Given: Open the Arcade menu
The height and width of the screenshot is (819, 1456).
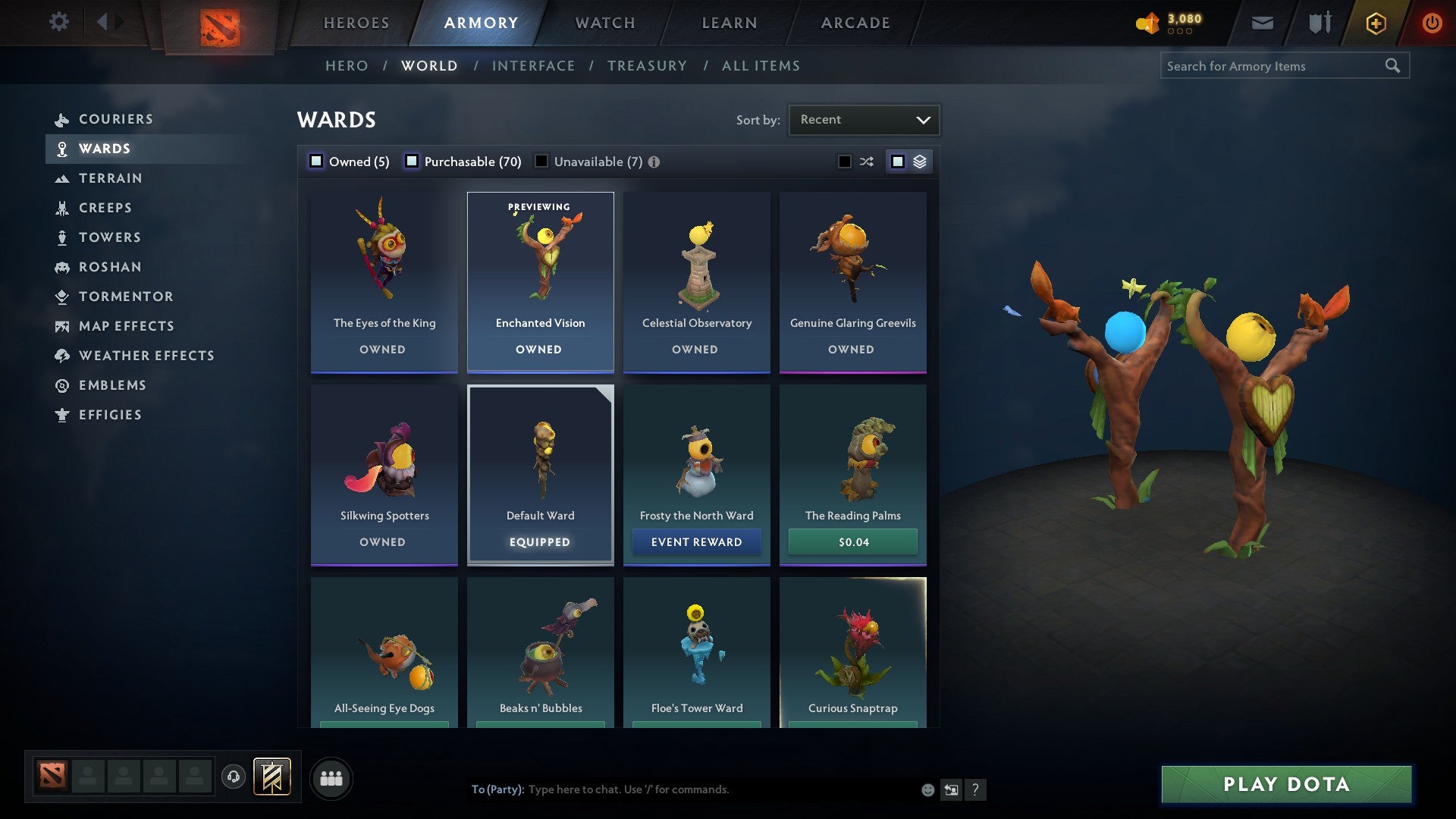Looking at the screenshot, I should (854, 23).
